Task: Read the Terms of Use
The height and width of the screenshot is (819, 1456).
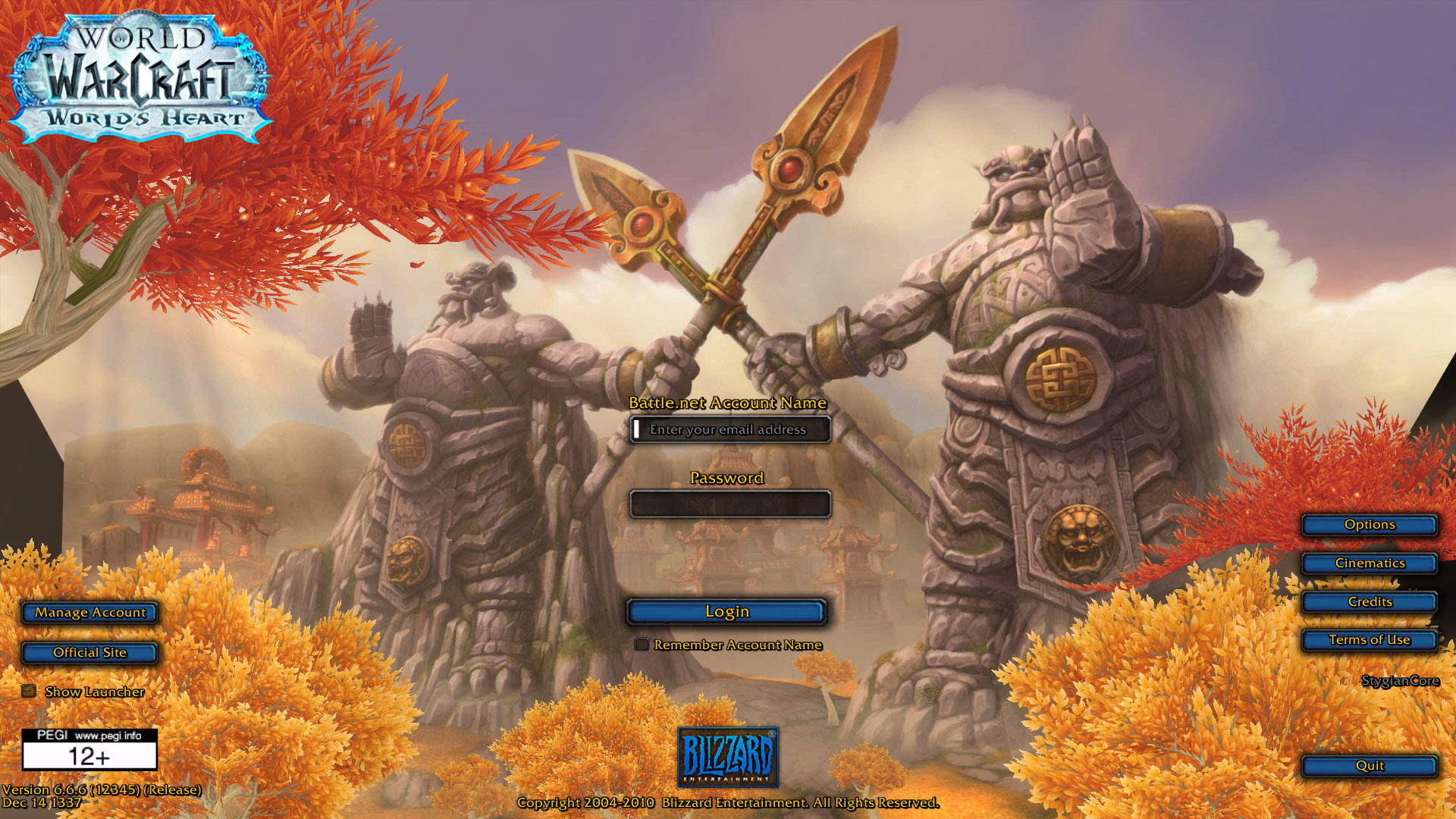Action: (x=1369, y=639)
